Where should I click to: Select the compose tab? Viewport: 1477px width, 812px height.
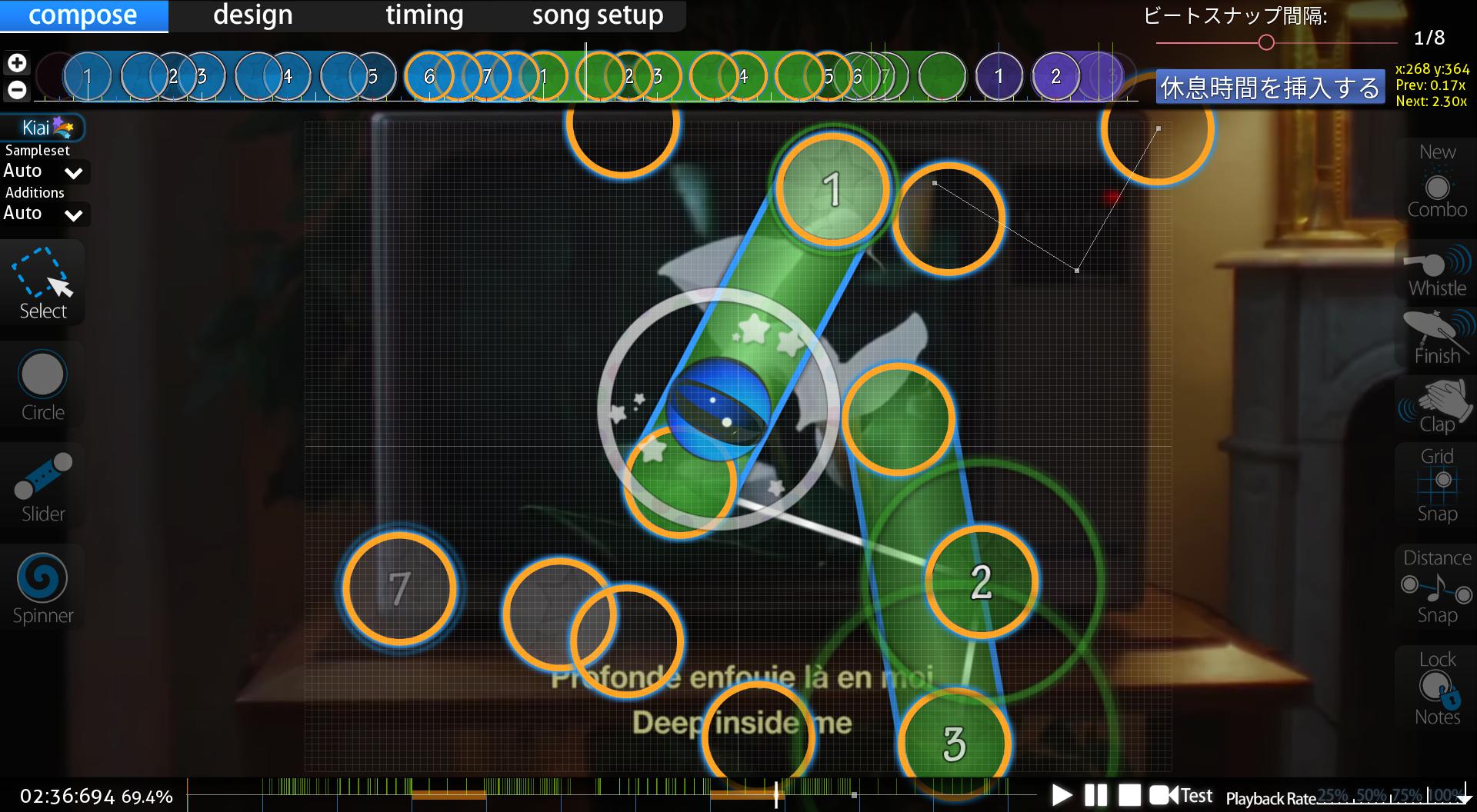coord(83,15)
